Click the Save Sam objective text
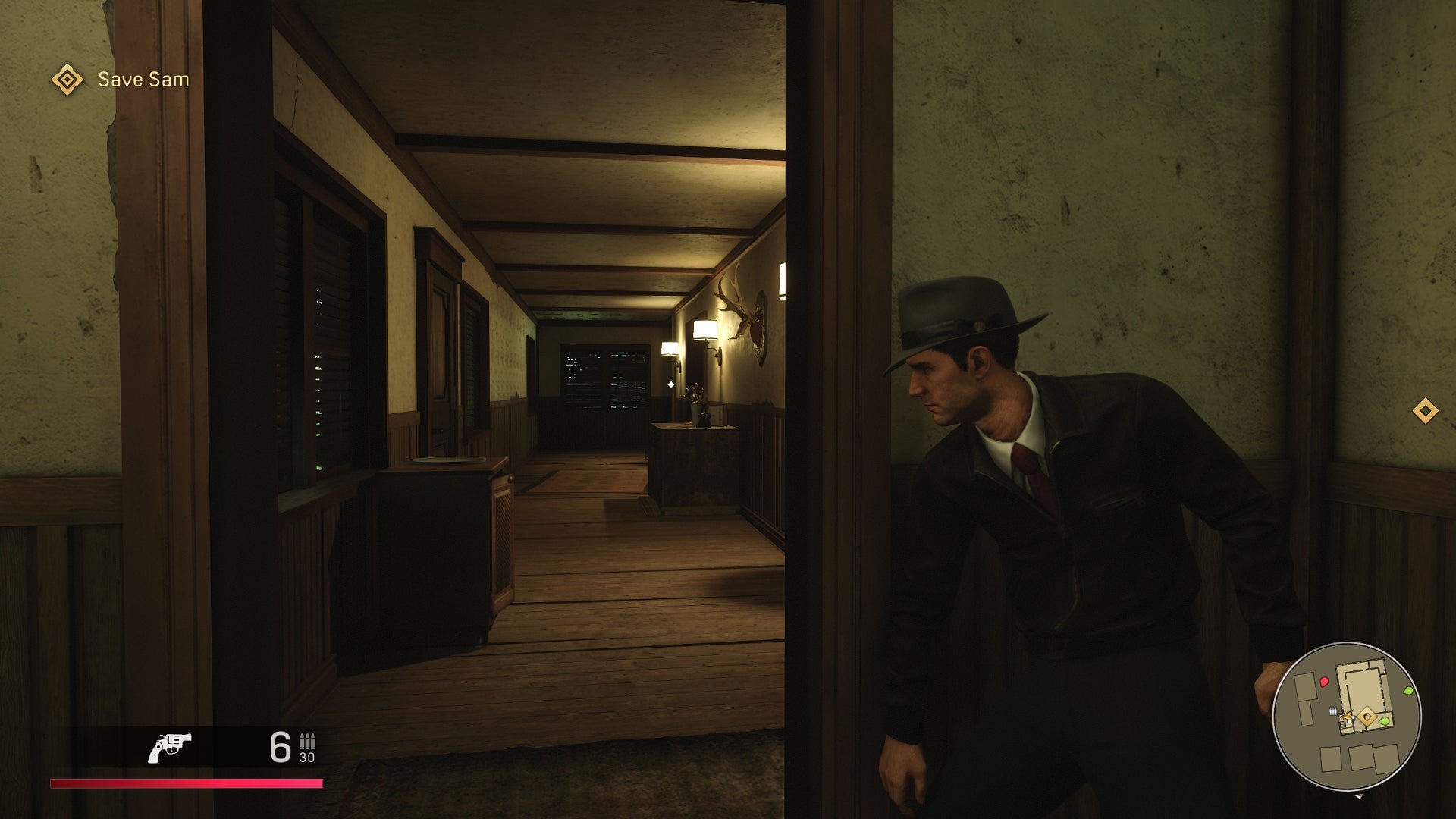This screenshot has height=819, width=1456. pos(142,78)
